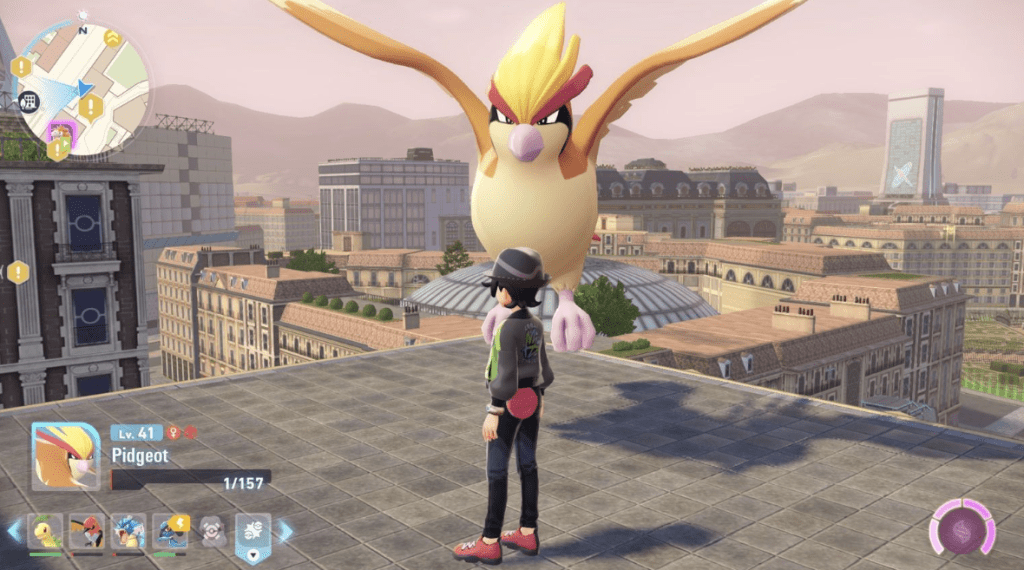Pick the blue Pokémon with lightning badge
1024x570 pixels.
(x=171, y=530)
